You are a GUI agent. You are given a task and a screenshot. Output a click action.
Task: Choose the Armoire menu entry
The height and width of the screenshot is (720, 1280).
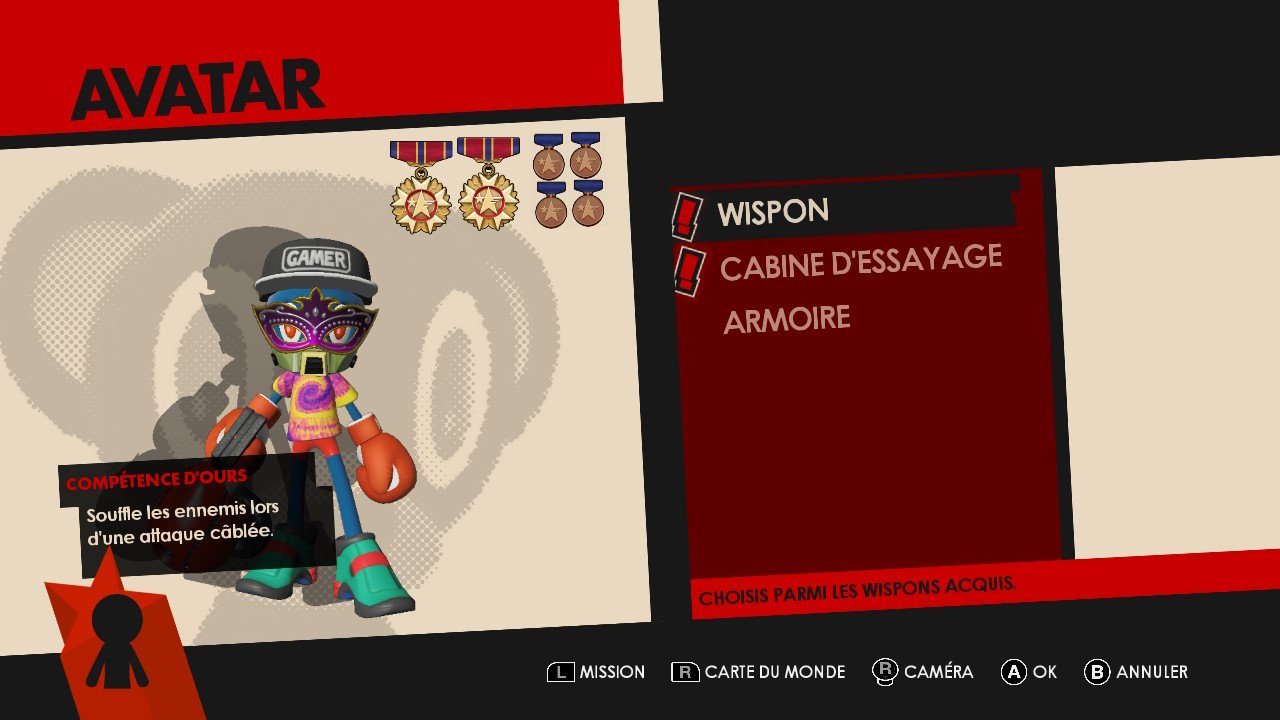tap(787, 320)
